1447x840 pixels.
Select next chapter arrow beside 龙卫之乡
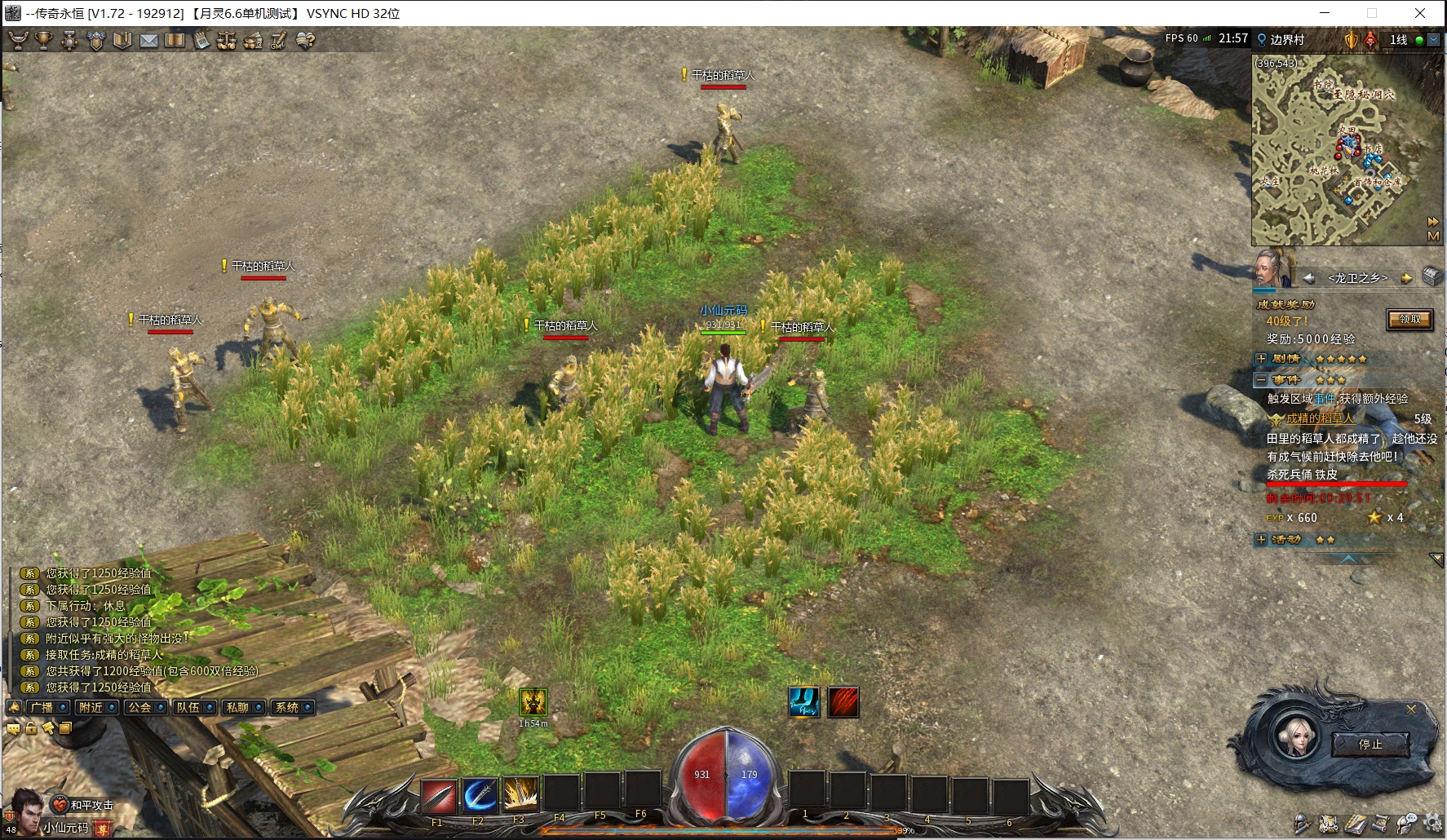(x=1406, y=278)
